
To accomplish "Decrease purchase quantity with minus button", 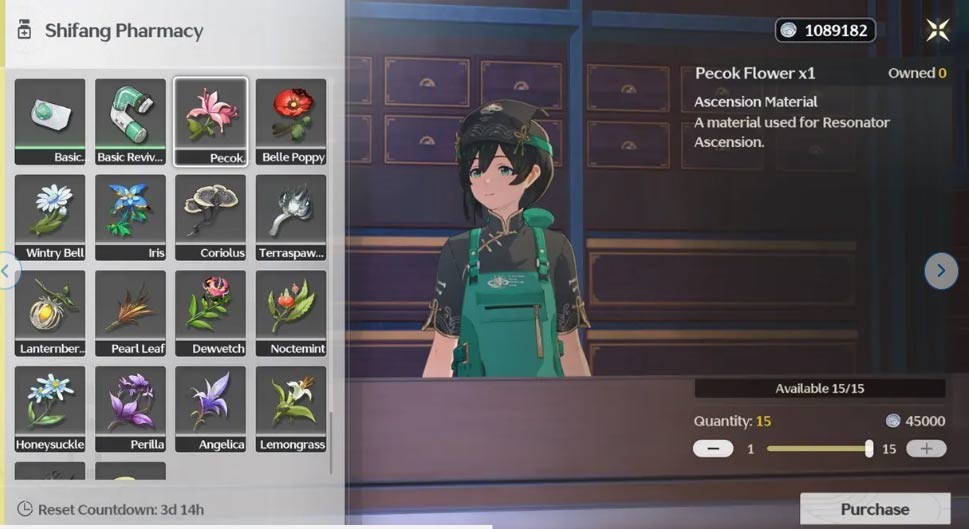I will click(x=712, y=449).
